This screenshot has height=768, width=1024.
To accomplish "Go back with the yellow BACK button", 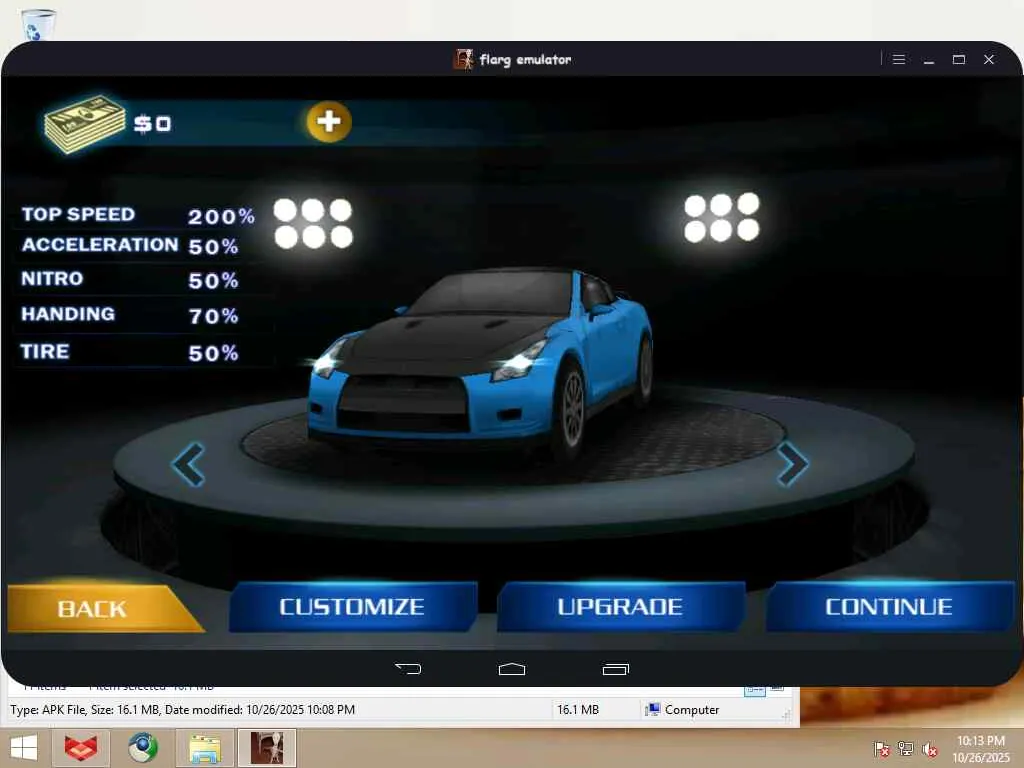I will (x=95, y=608).
